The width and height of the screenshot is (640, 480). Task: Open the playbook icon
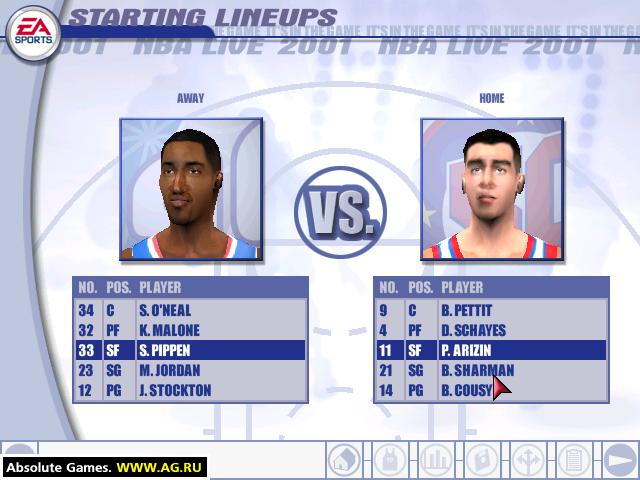click(x=481, y=460)
